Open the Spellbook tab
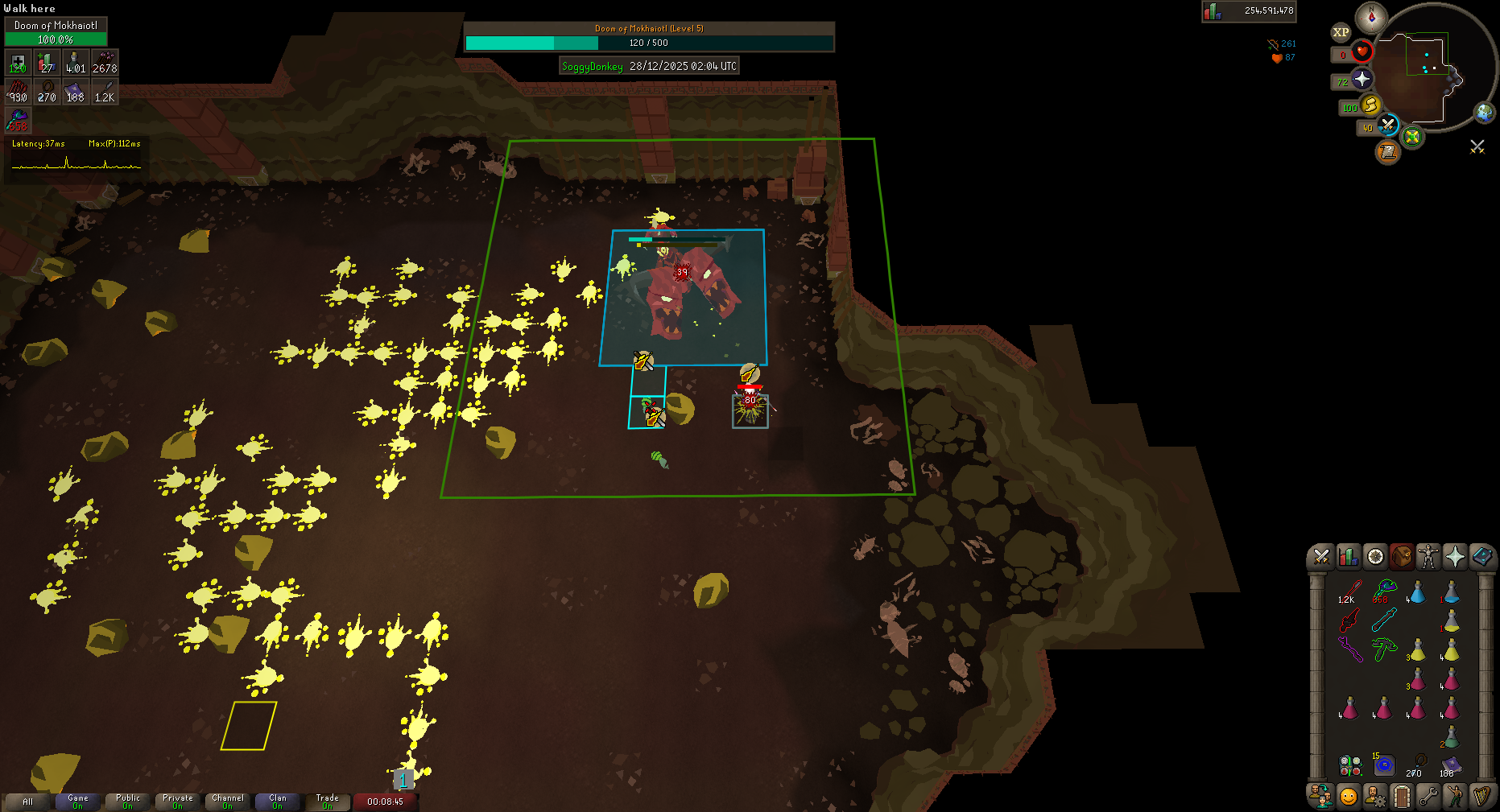This screenshot has height=812, width=1500. pyautogui.click(x=1481, y=556)
